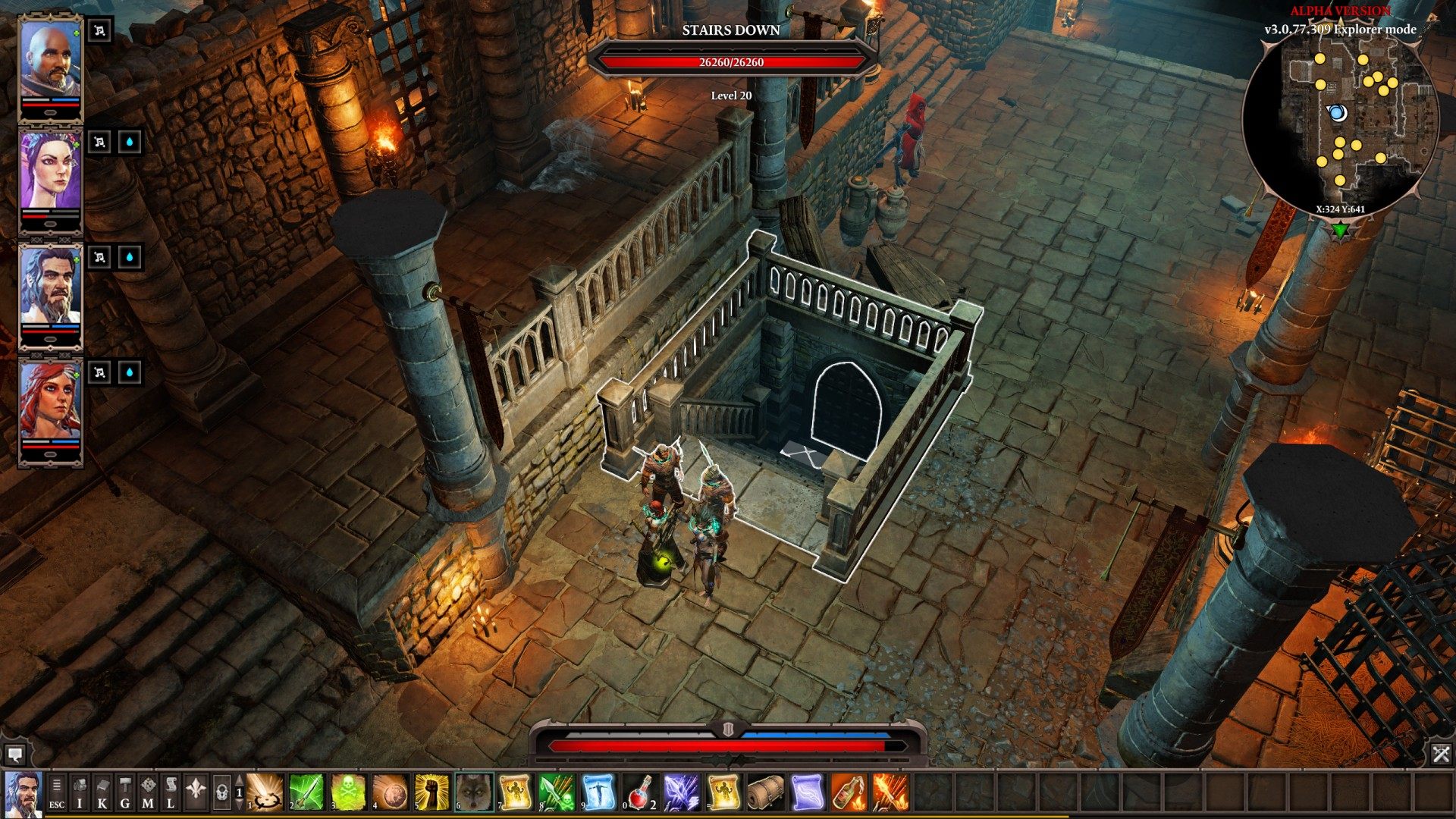Open the map with the M button

(x=148, y=792)
